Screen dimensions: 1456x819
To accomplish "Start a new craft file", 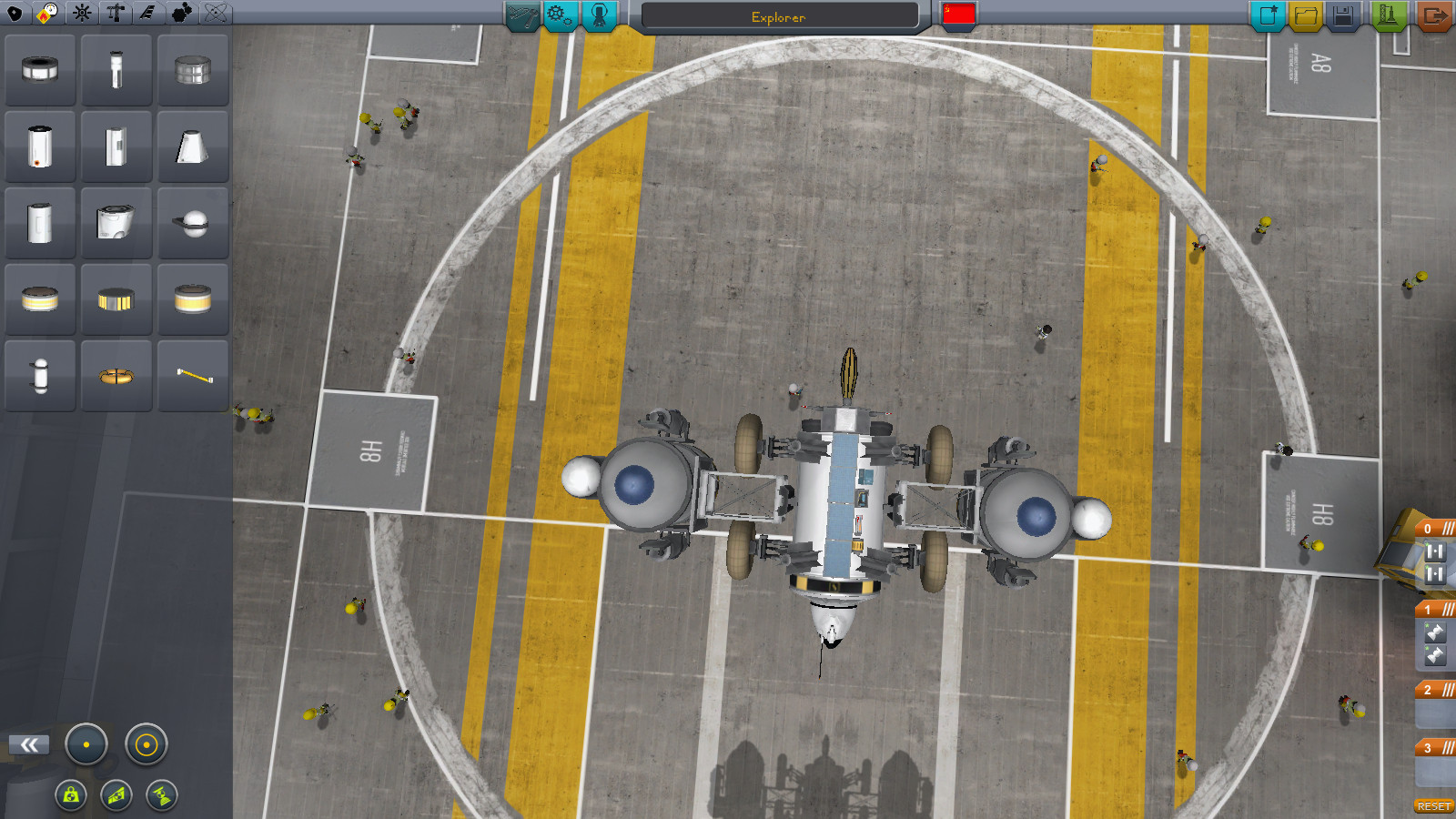I will [x=1267, y=15].
